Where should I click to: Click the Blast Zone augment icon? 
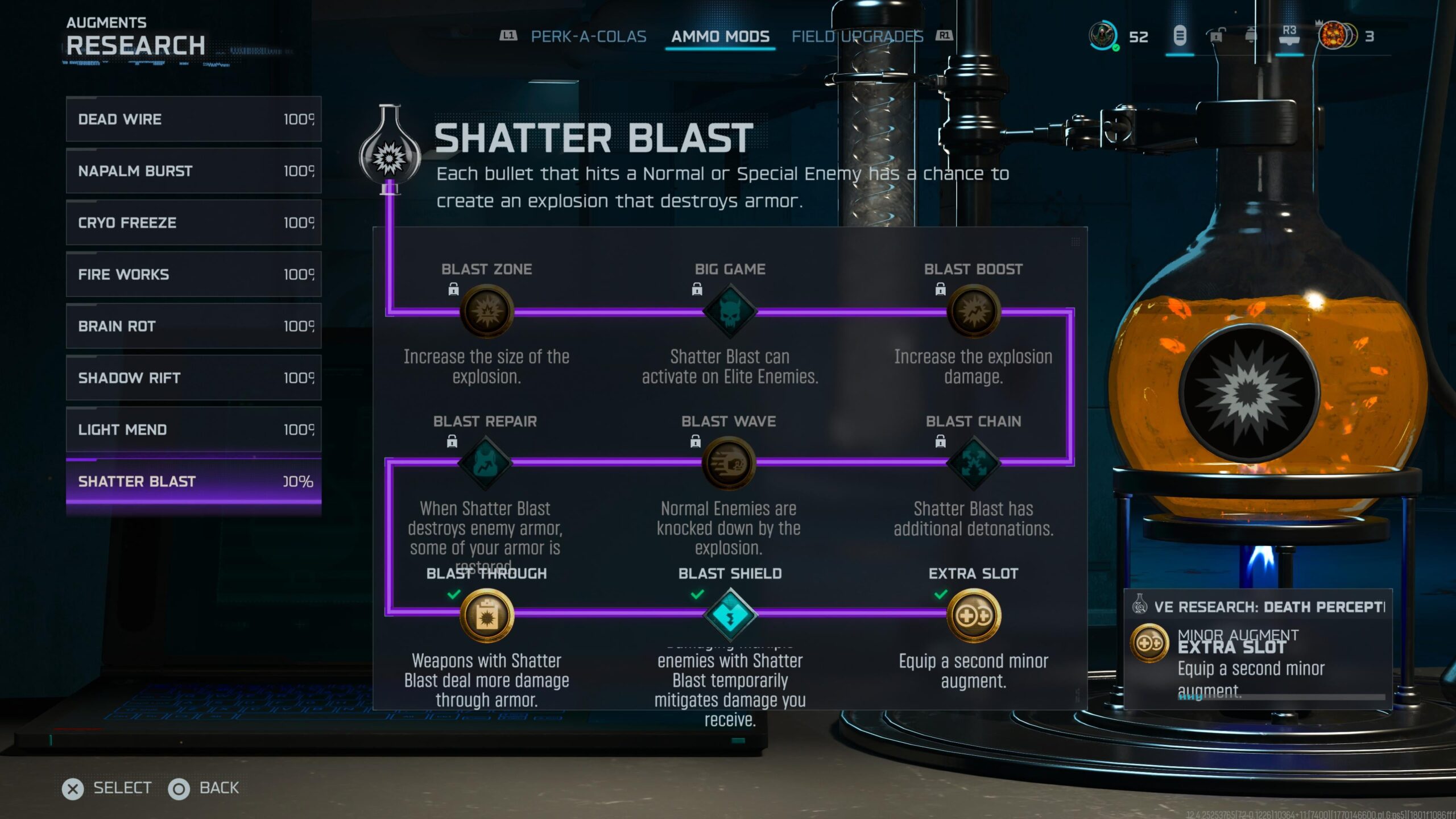pos(487,312)
